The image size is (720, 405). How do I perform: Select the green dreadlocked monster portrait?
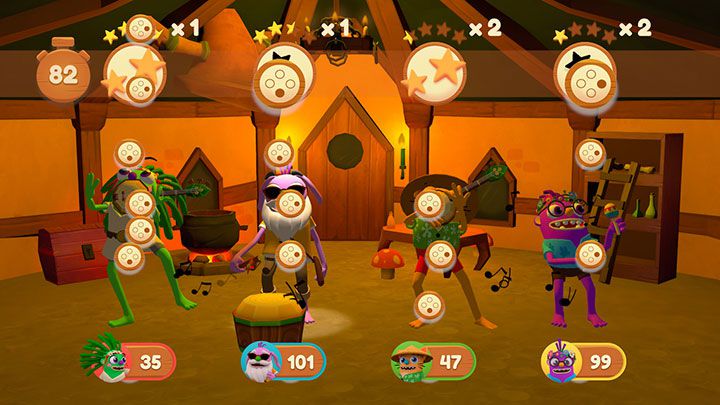pos(111,362)
